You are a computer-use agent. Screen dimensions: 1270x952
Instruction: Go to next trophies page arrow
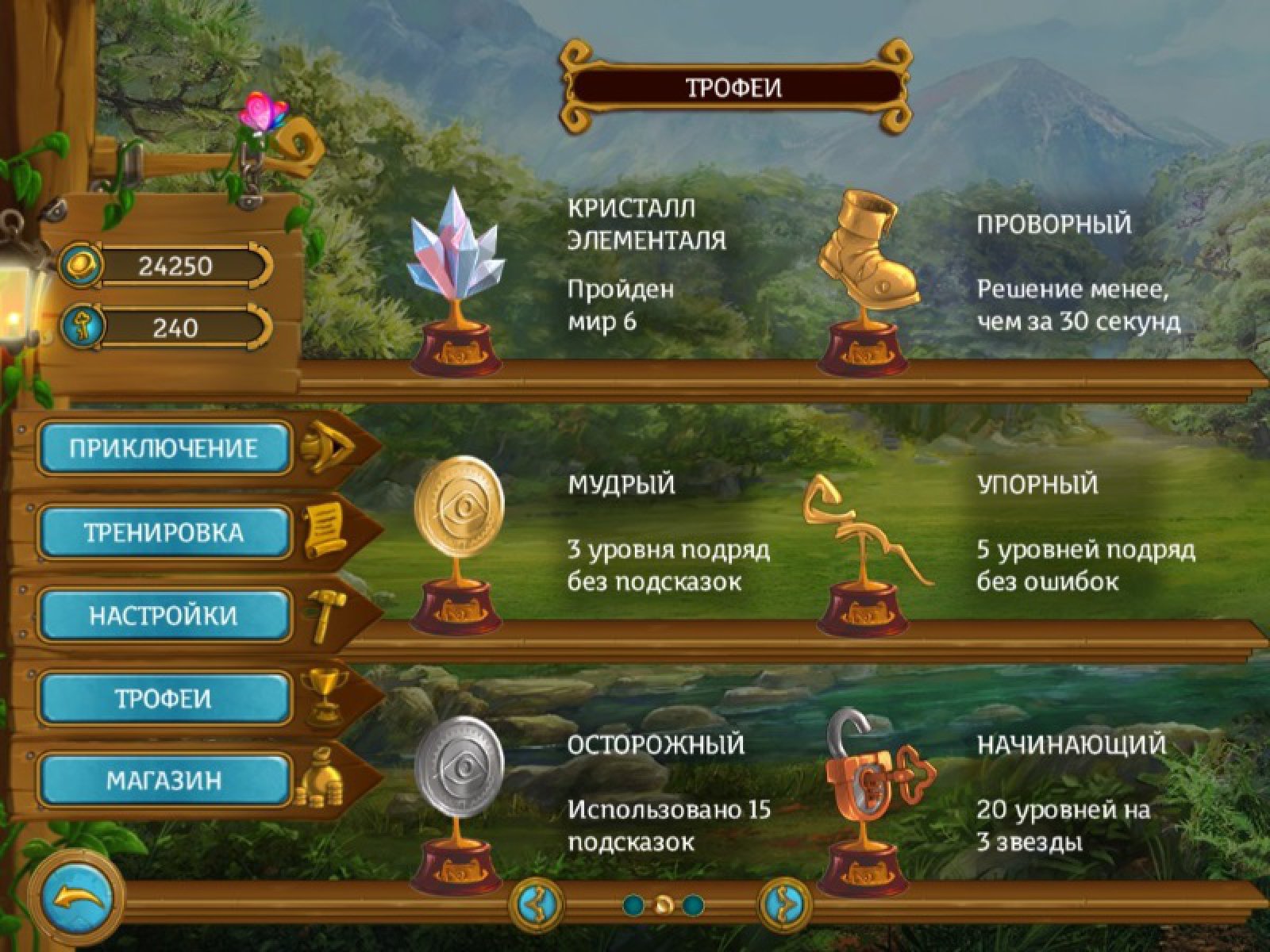pyautogui.click(x=784, y=904)
